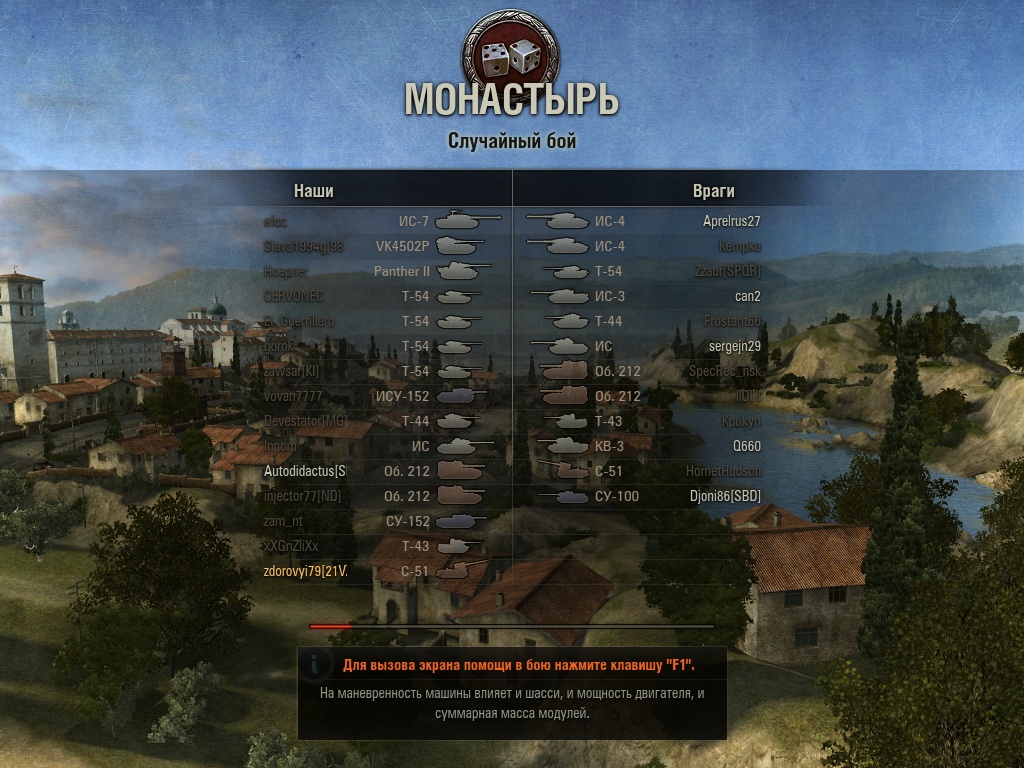The height and width of the screenshot is (768, 1024).
Task: Select enemy player Q660 with the КВ-3
Action: pyautogui.click(x=746, y=446)
